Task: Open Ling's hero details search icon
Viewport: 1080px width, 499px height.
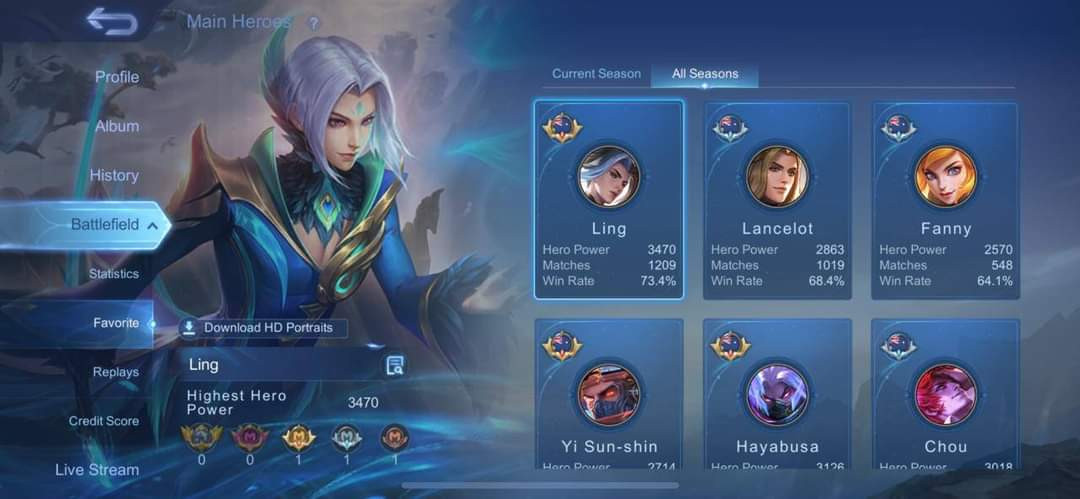Action: tap(395, 365)
